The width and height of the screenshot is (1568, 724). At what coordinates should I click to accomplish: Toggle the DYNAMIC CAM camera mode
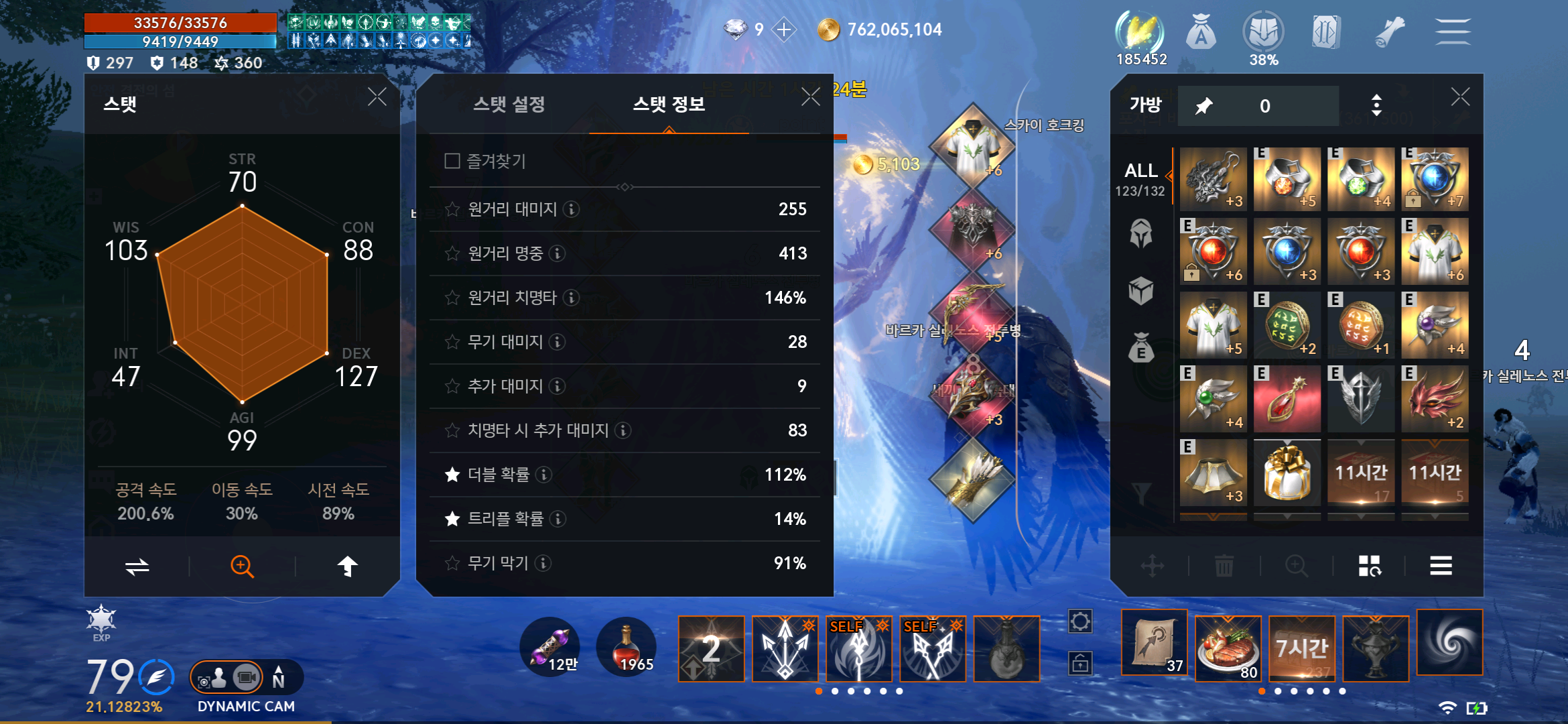(246, 678)
